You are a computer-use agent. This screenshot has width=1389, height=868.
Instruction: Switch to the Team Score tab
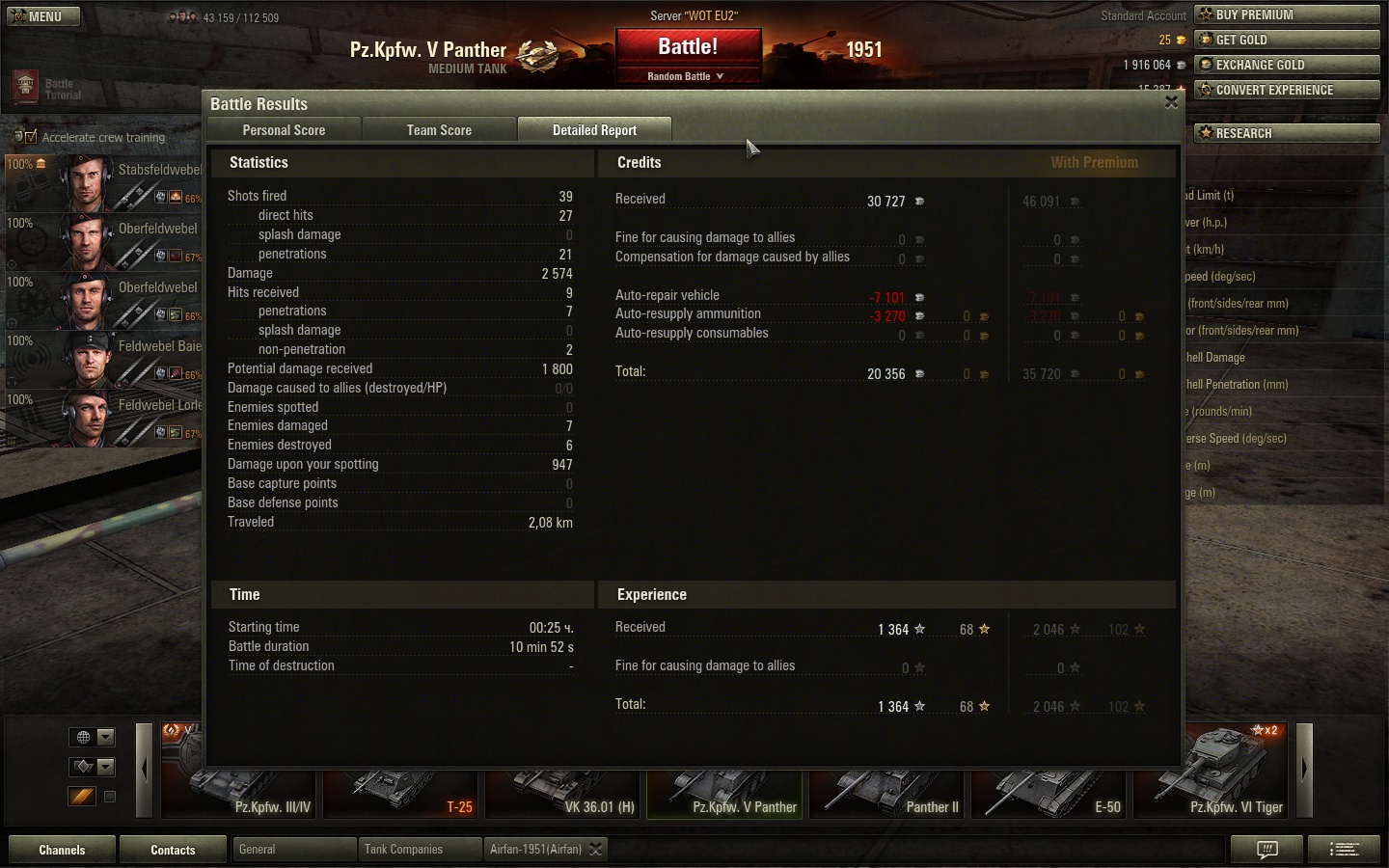coord(439,130)
